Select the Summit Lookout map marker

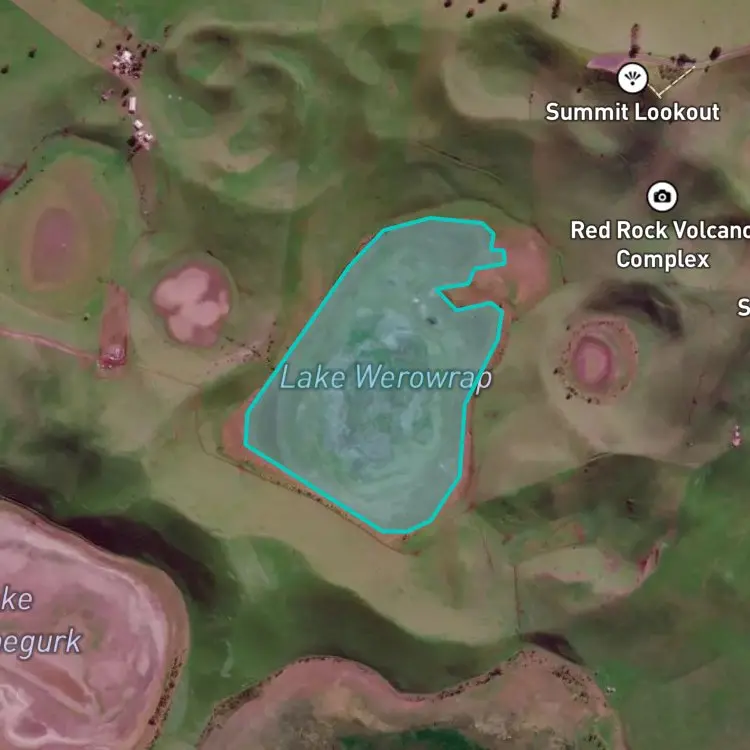tap(632, 78)
